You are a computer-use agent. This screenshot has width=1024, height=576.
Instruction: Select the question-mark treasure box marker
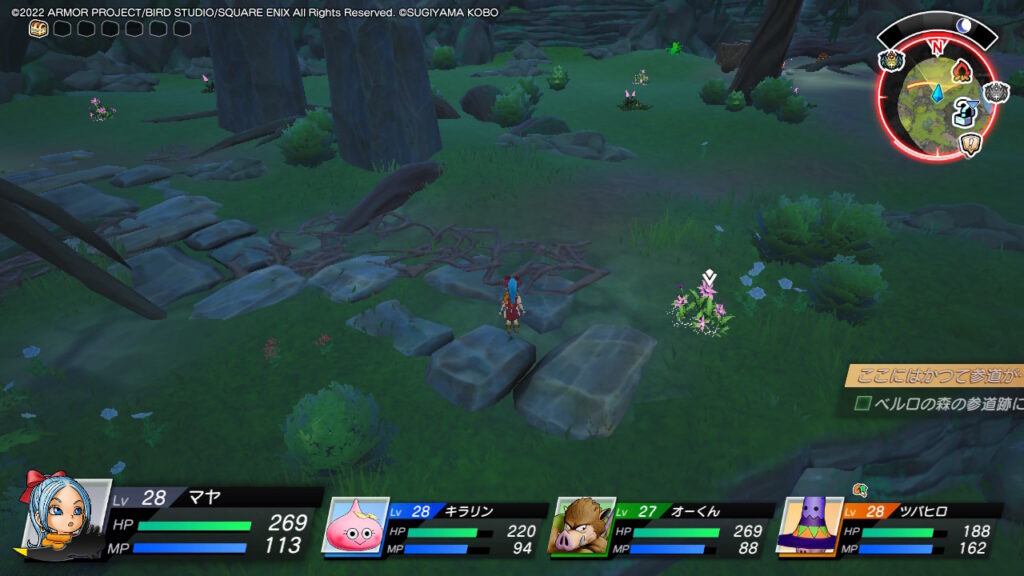(x=964, y=114)
